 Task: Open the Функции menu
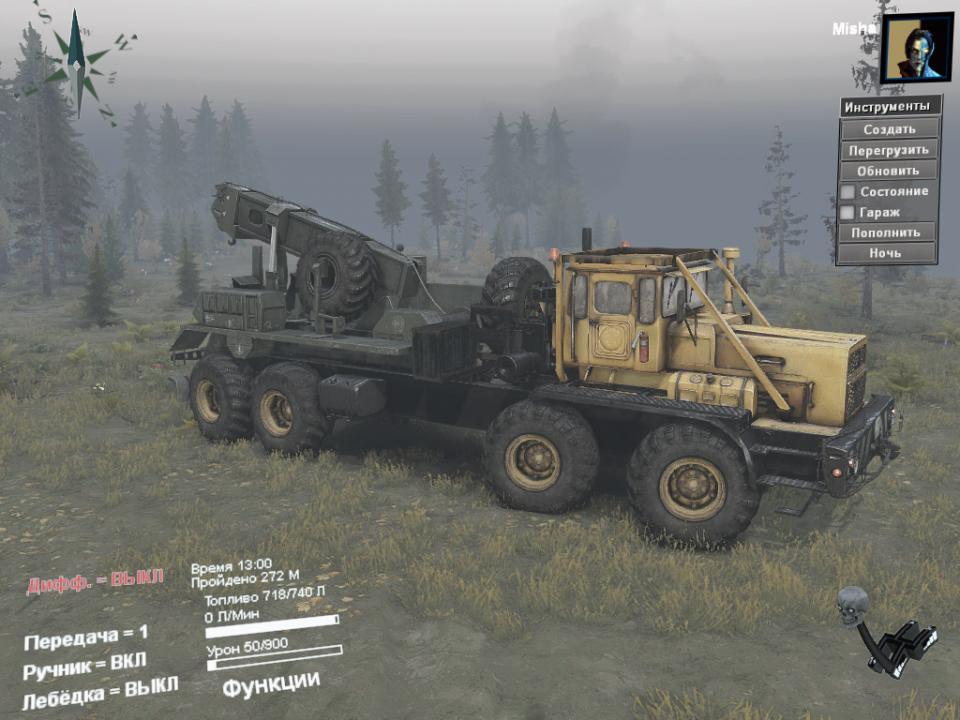(271, 684)
